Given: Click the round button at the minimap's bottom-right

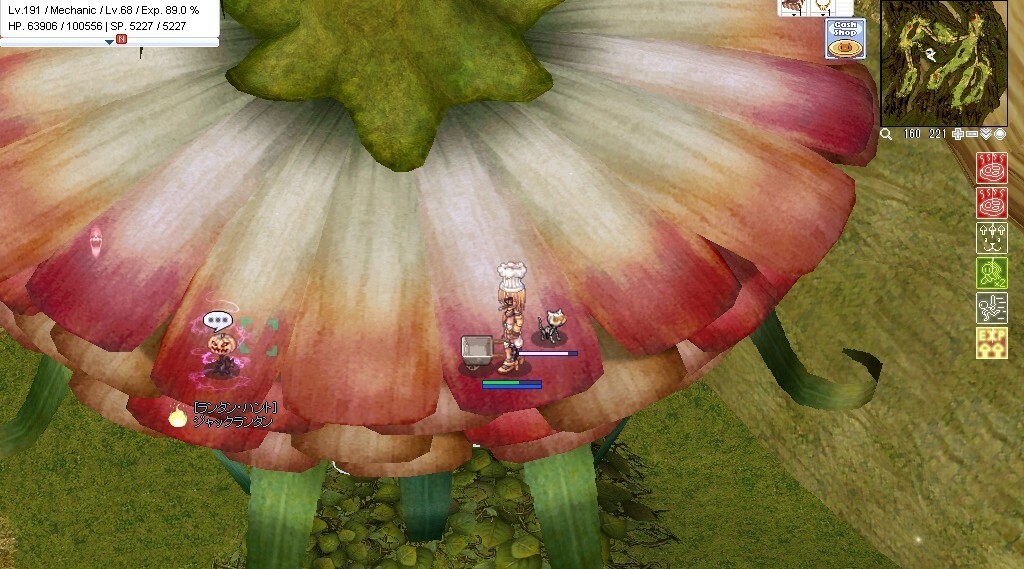Looking at the screenshot, I should point(1000,134).
